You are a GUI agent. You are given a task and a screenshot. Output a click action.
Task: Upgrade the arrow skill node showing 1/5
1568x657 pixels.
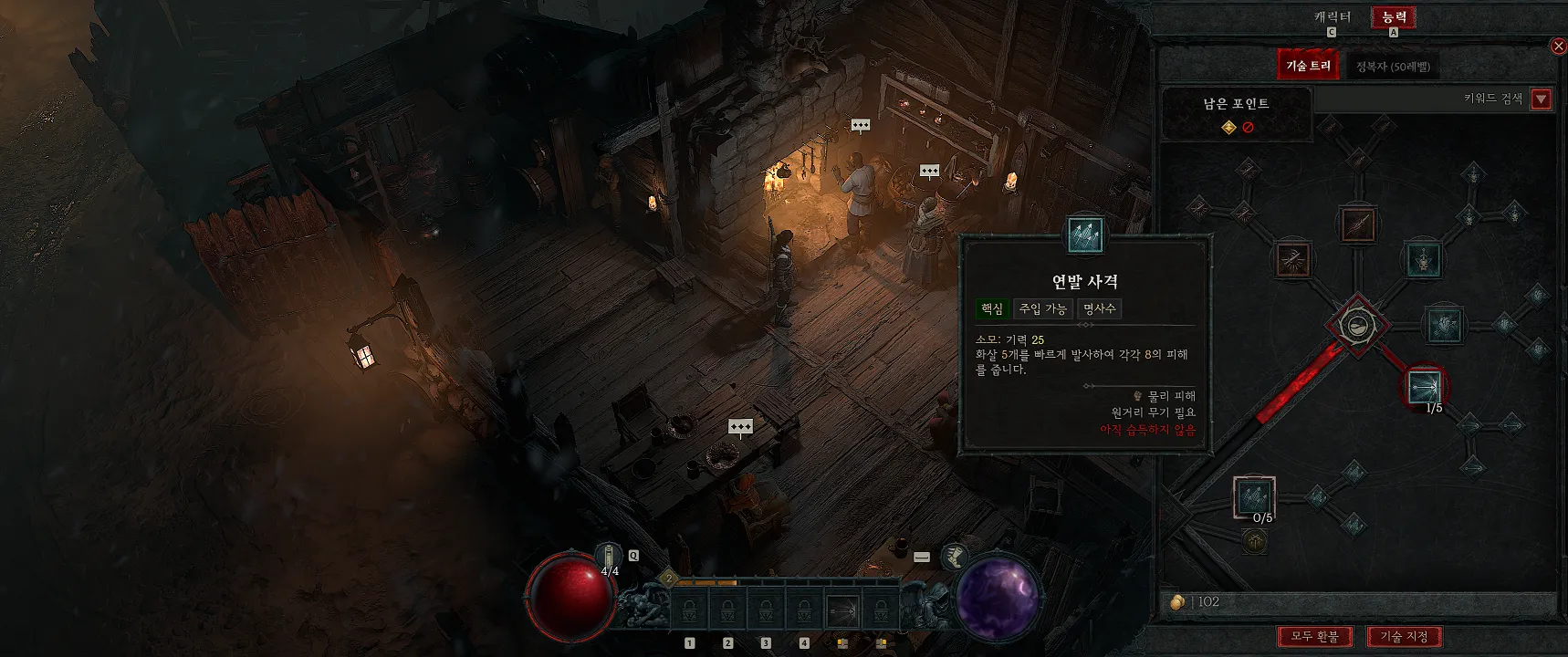click(x=1424, y=387)
